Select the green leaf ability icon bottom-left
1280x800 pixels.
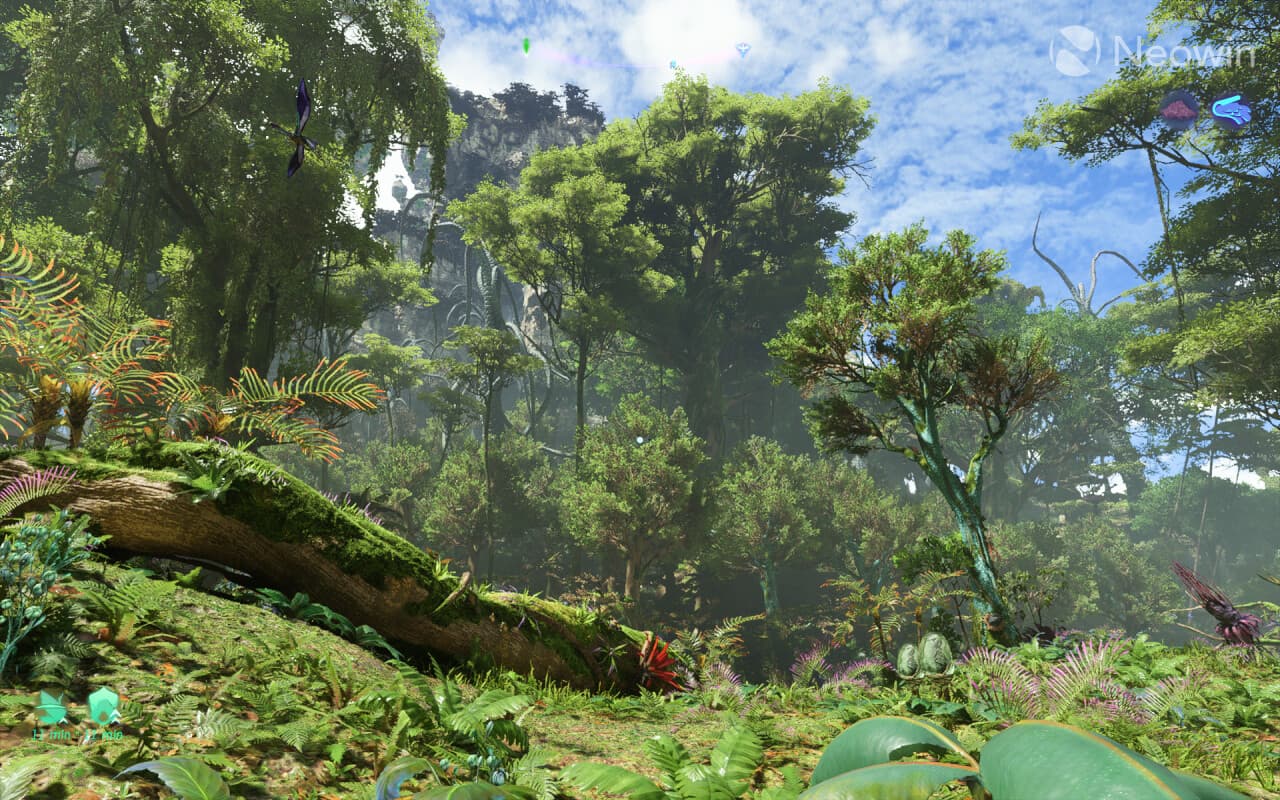pyautogui.click(x=47, y=708)
